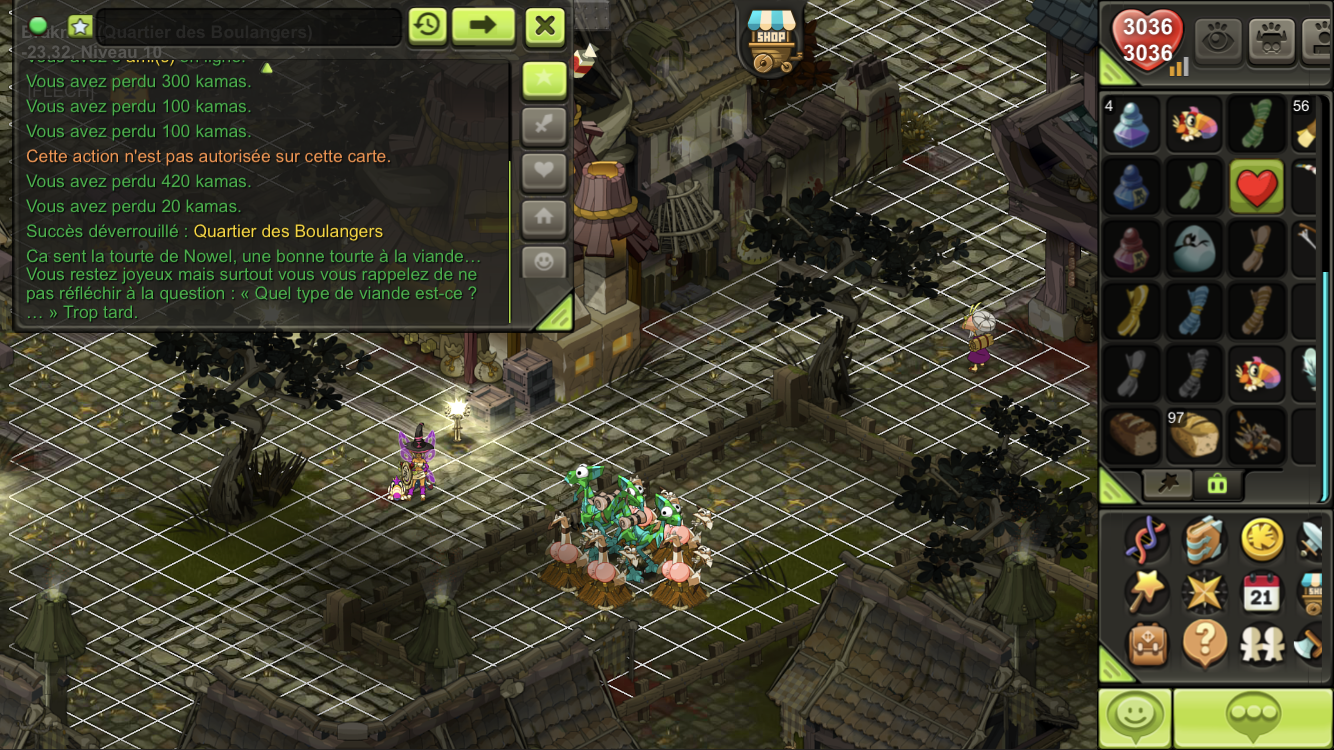The height and width of the screenshot is (750, 1334).
Task: Send the chat message with the arrow button
Action: pyautogui.click(x=483, y=25)
